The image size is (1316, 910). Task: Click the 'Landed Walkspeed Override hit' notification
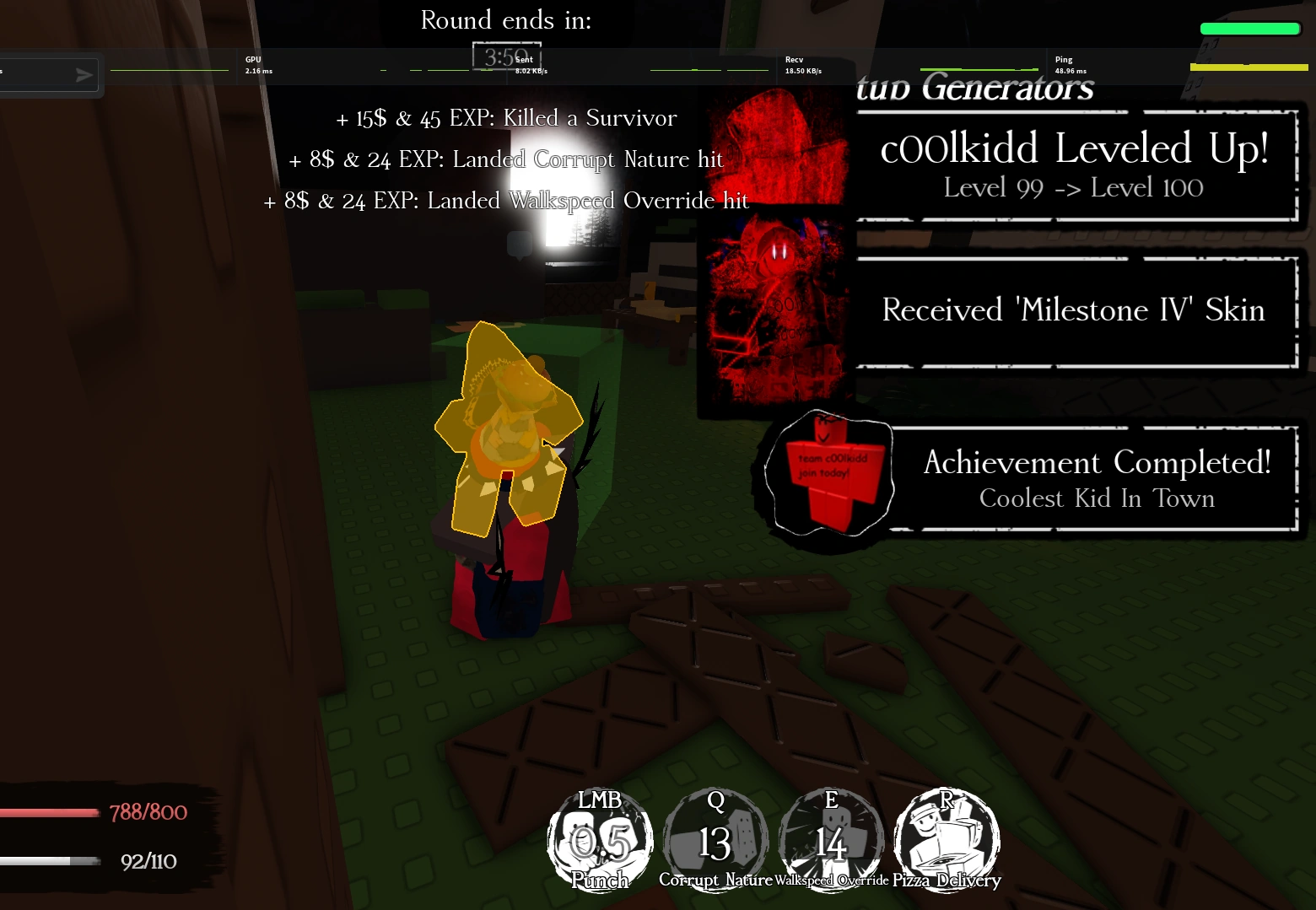[506, 201]
